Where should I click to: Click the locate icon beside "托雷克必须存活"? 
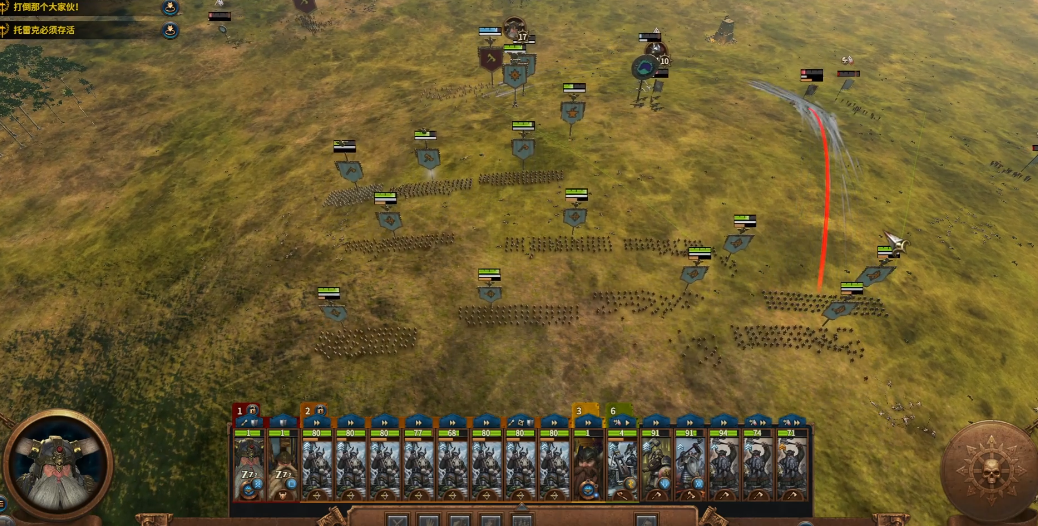(x=170, y=30)
